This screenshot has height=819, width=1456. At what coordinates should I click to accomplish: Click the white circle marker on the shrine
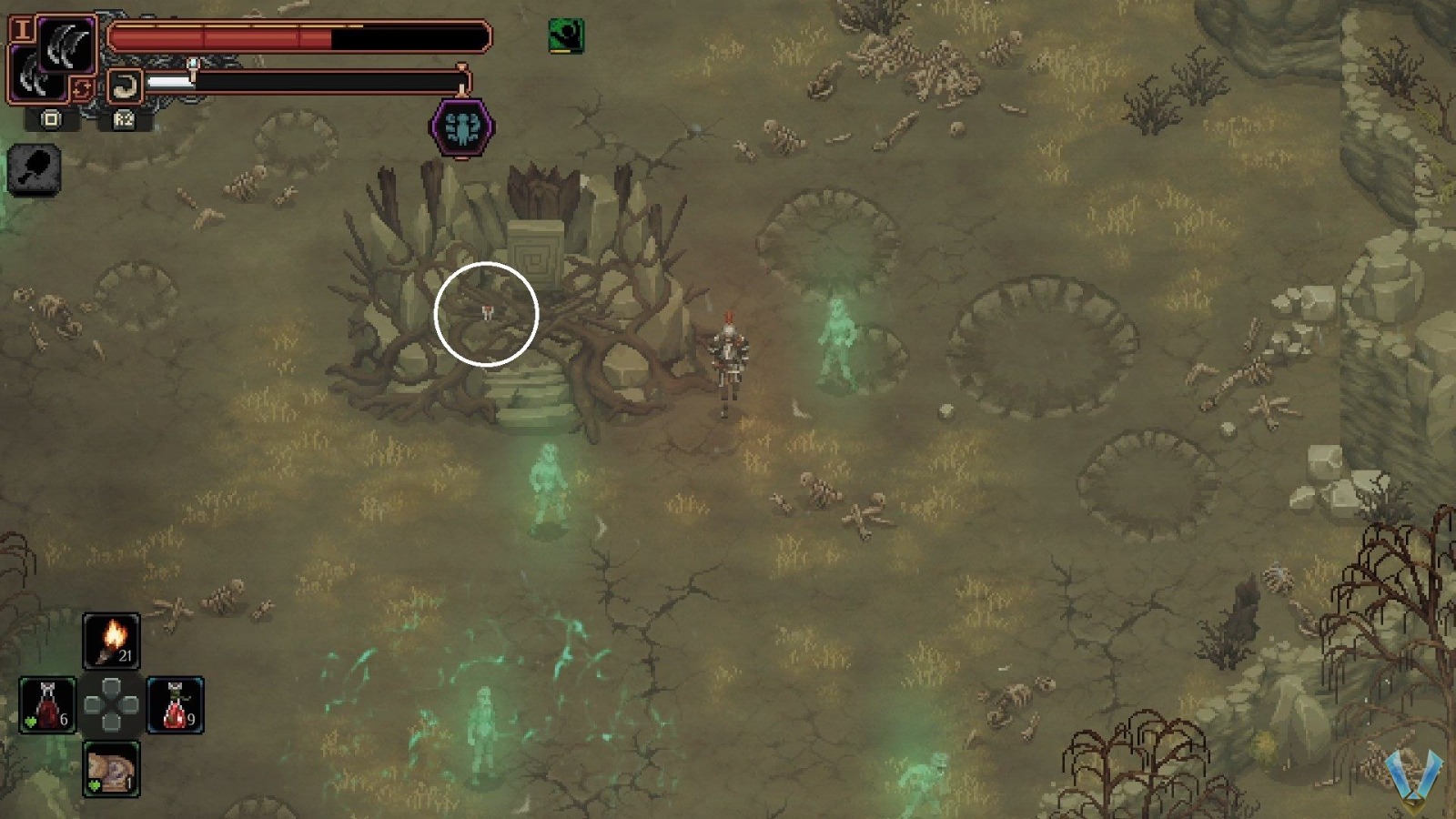pos(488,312)
